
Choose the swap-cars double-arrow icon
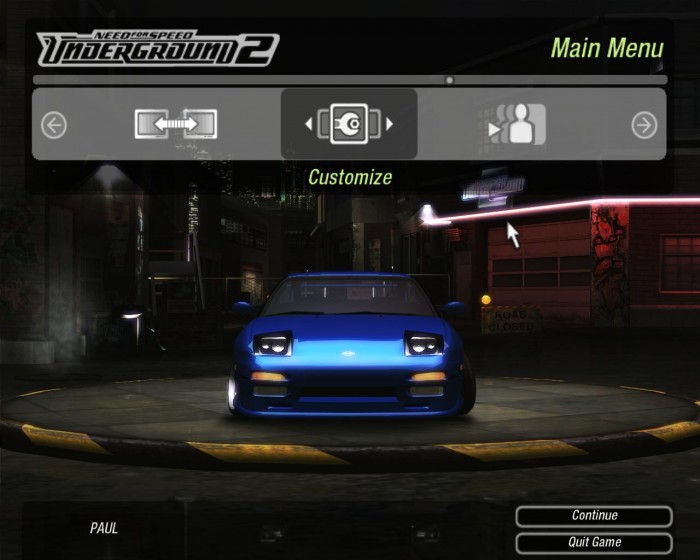point(176,124)
